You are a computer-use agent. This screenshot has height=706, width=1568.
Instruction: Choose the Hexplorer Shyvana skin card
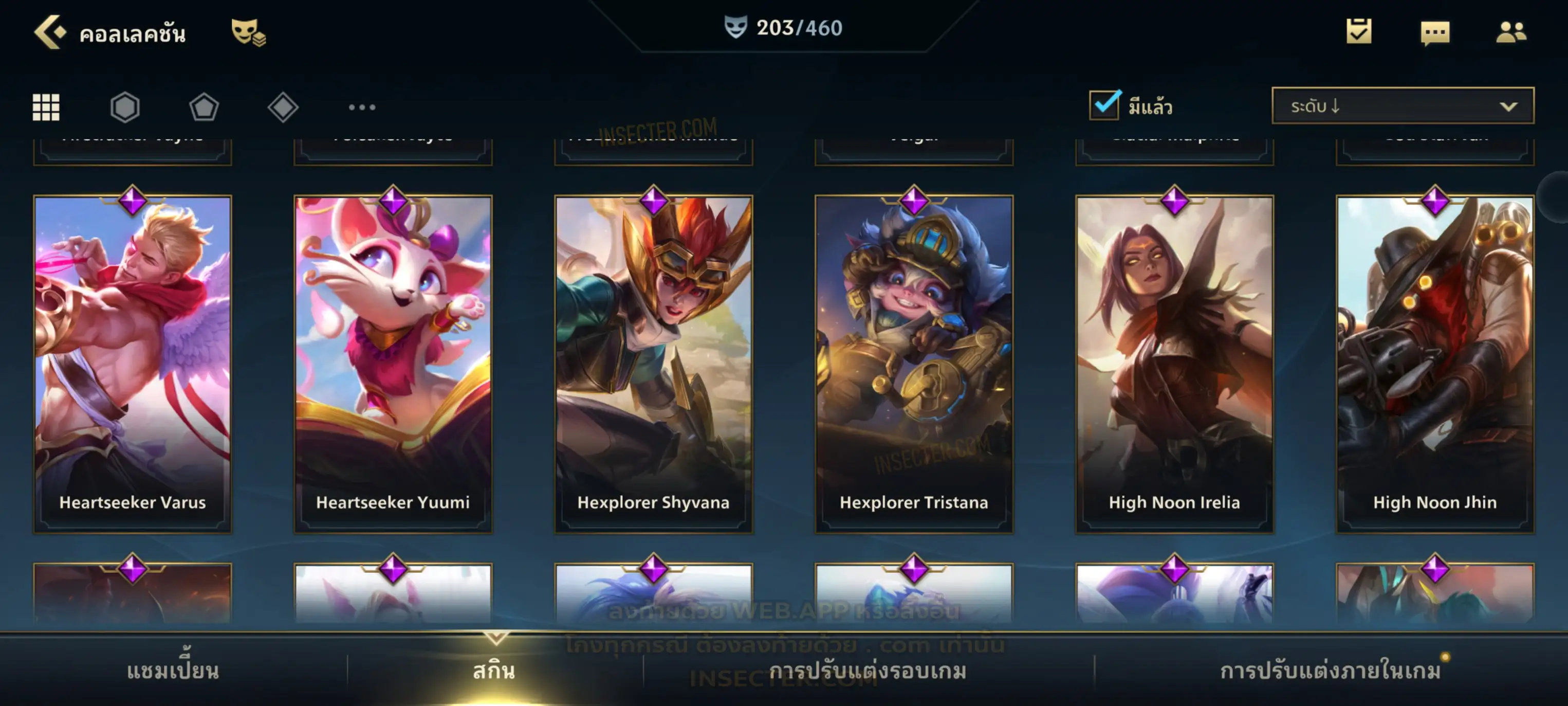[654, 364]
